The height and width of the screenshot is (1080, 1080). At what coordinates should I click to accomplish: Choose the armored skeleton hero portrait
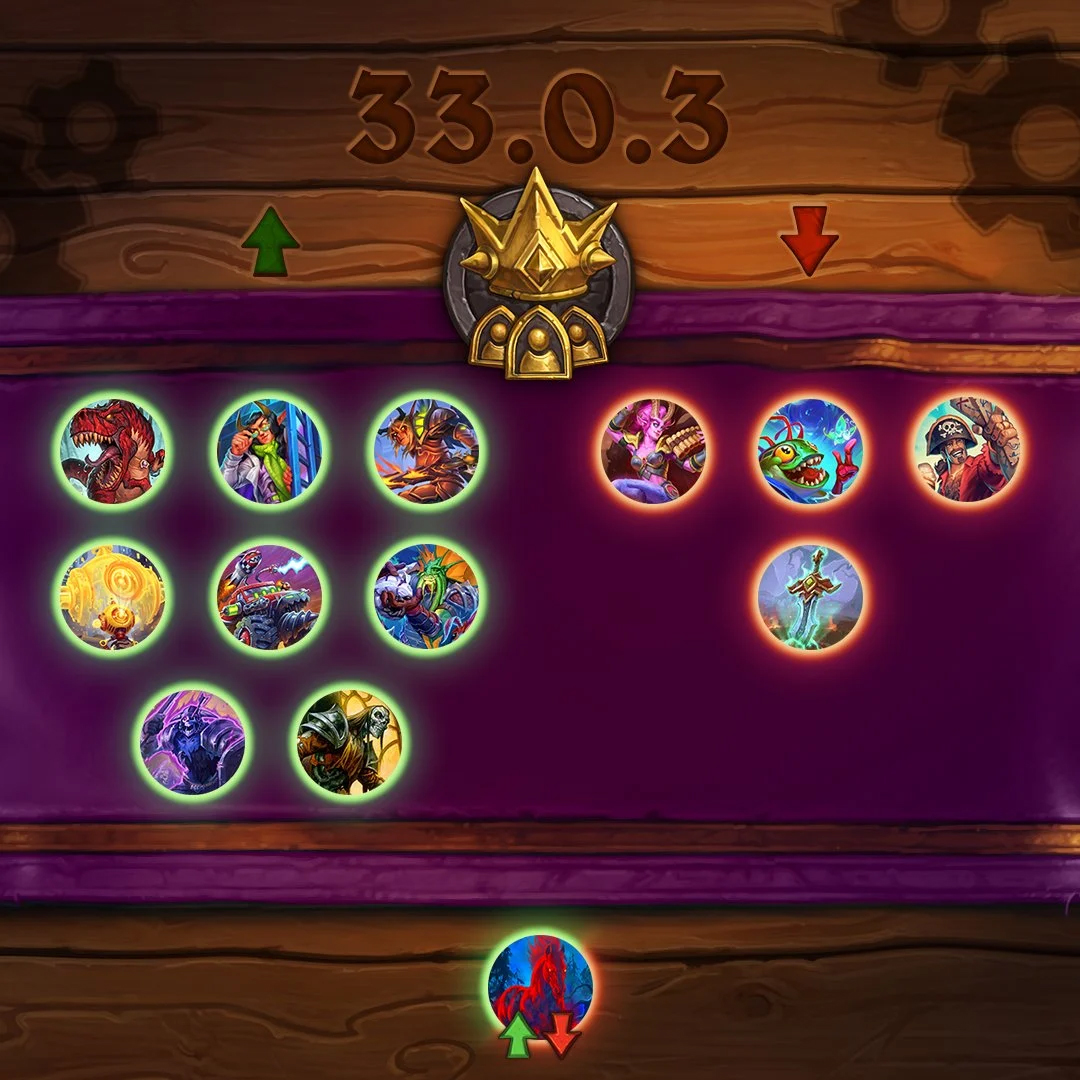(349, 741)
